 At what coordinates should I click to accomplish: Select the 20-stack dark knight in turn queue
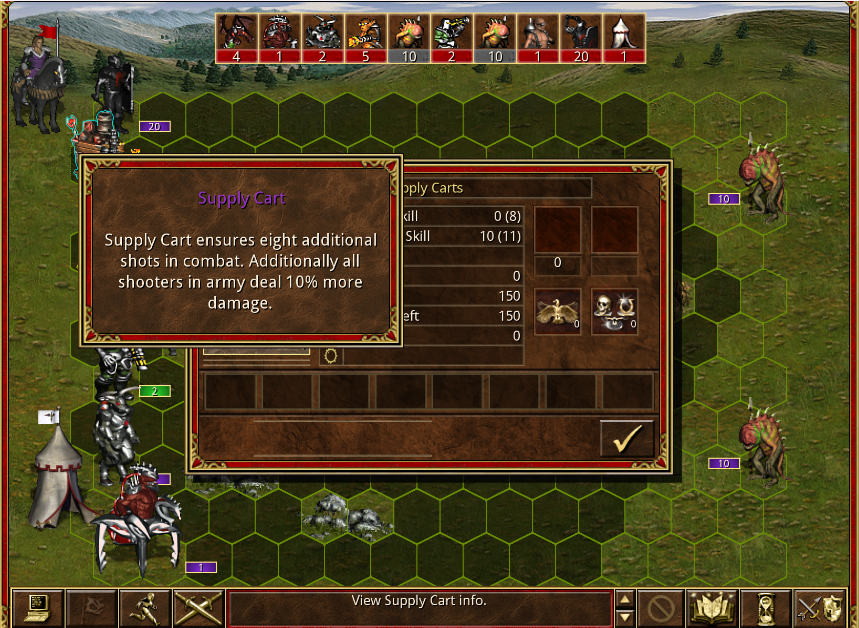(x=580, y=38)
